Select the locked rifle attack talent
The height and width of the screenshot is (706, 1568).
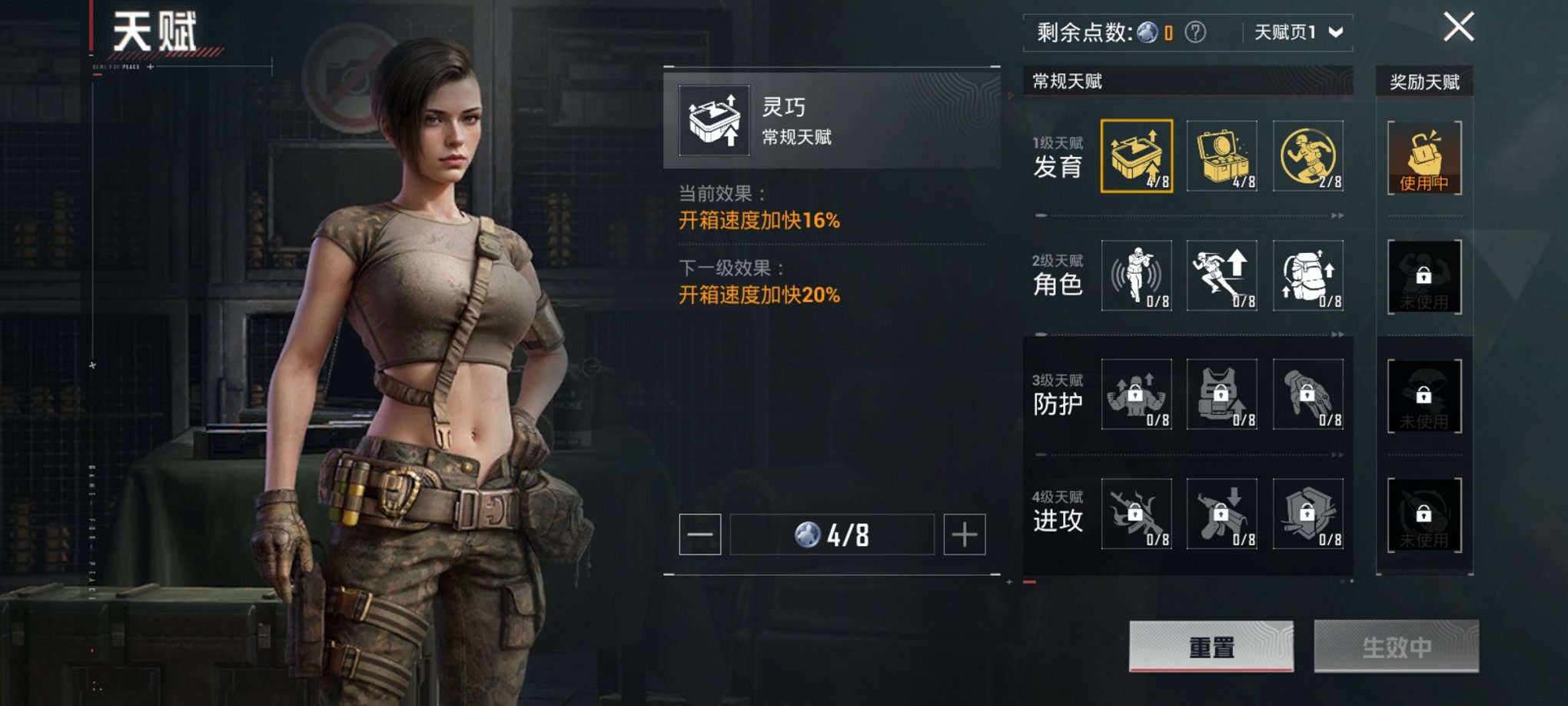tap(1136, 513)
